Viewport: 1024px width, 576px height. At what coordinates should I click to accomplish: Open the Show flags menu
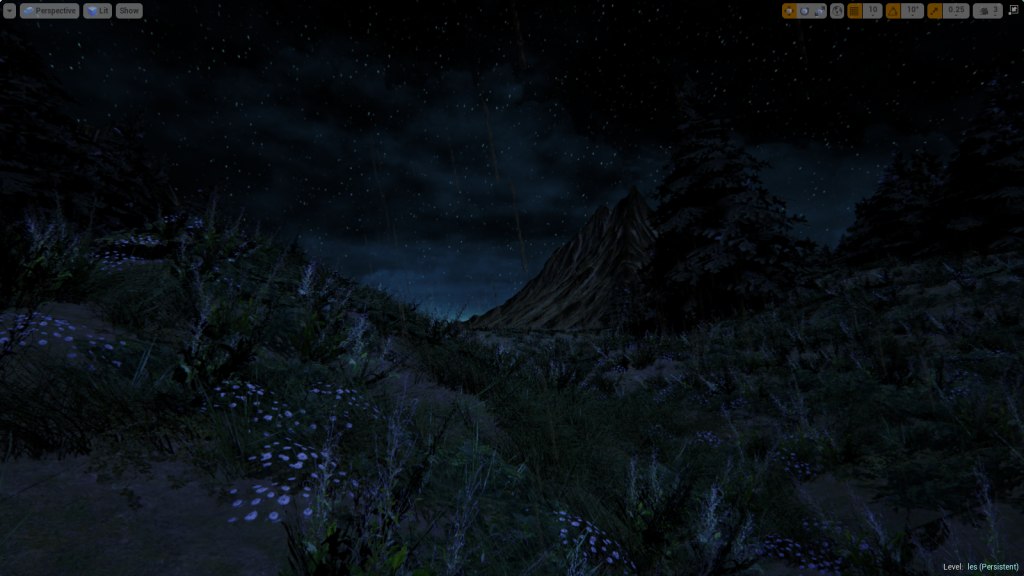pyautogui.click(x=129, y=11)
